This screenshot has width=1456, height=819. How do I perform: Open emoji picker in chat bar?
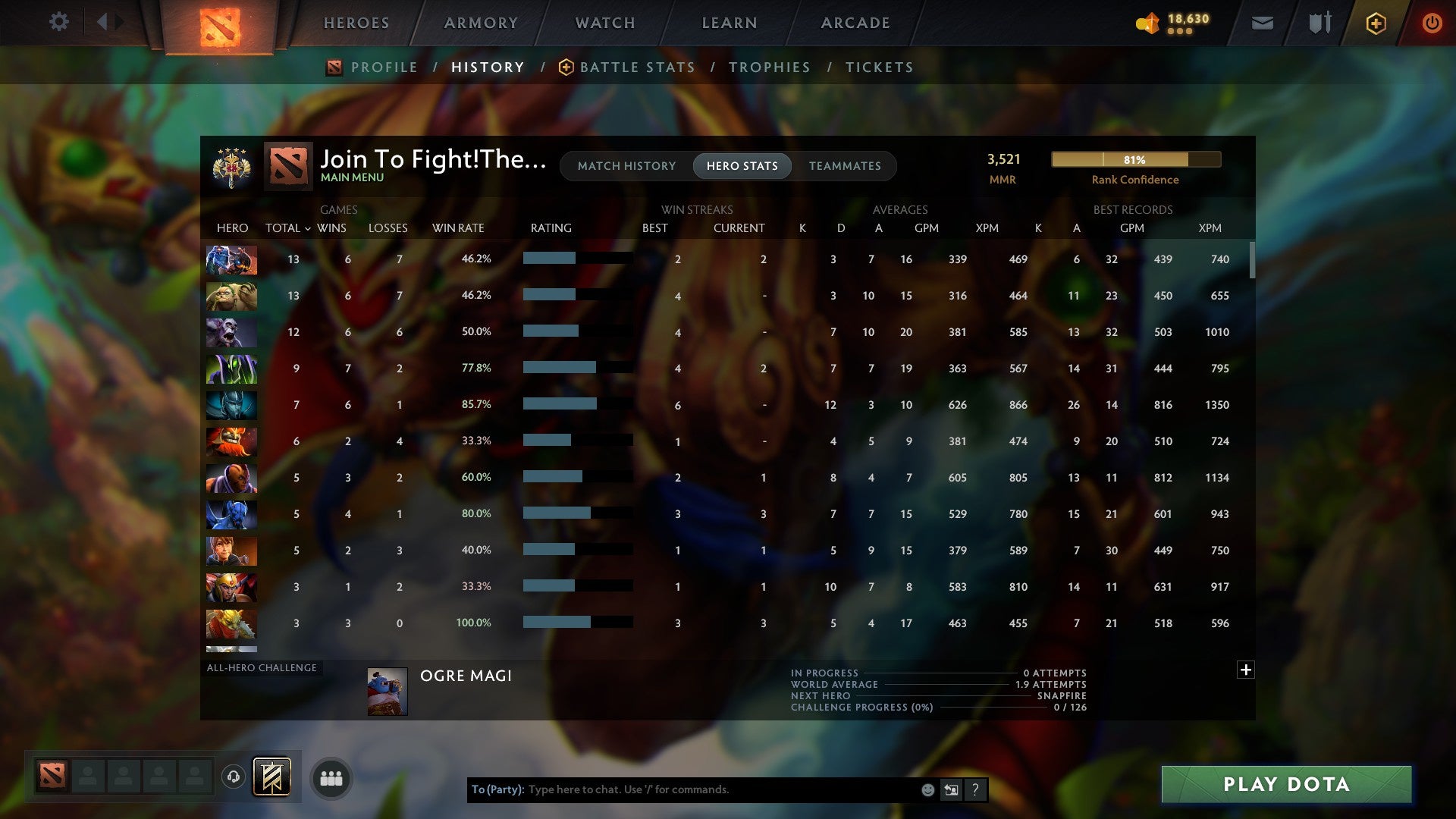(x=927, y=789)
